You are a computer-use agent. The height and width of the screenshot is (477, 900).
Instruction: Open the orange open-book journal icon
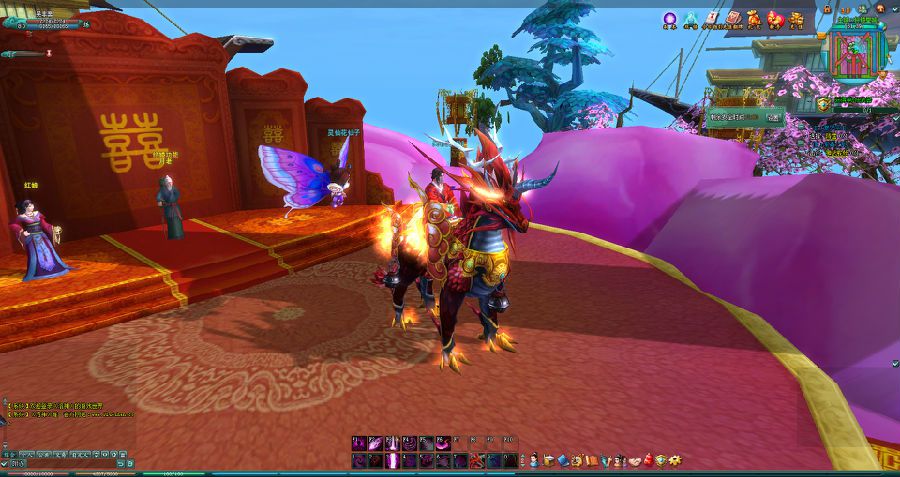click(591, 460)
